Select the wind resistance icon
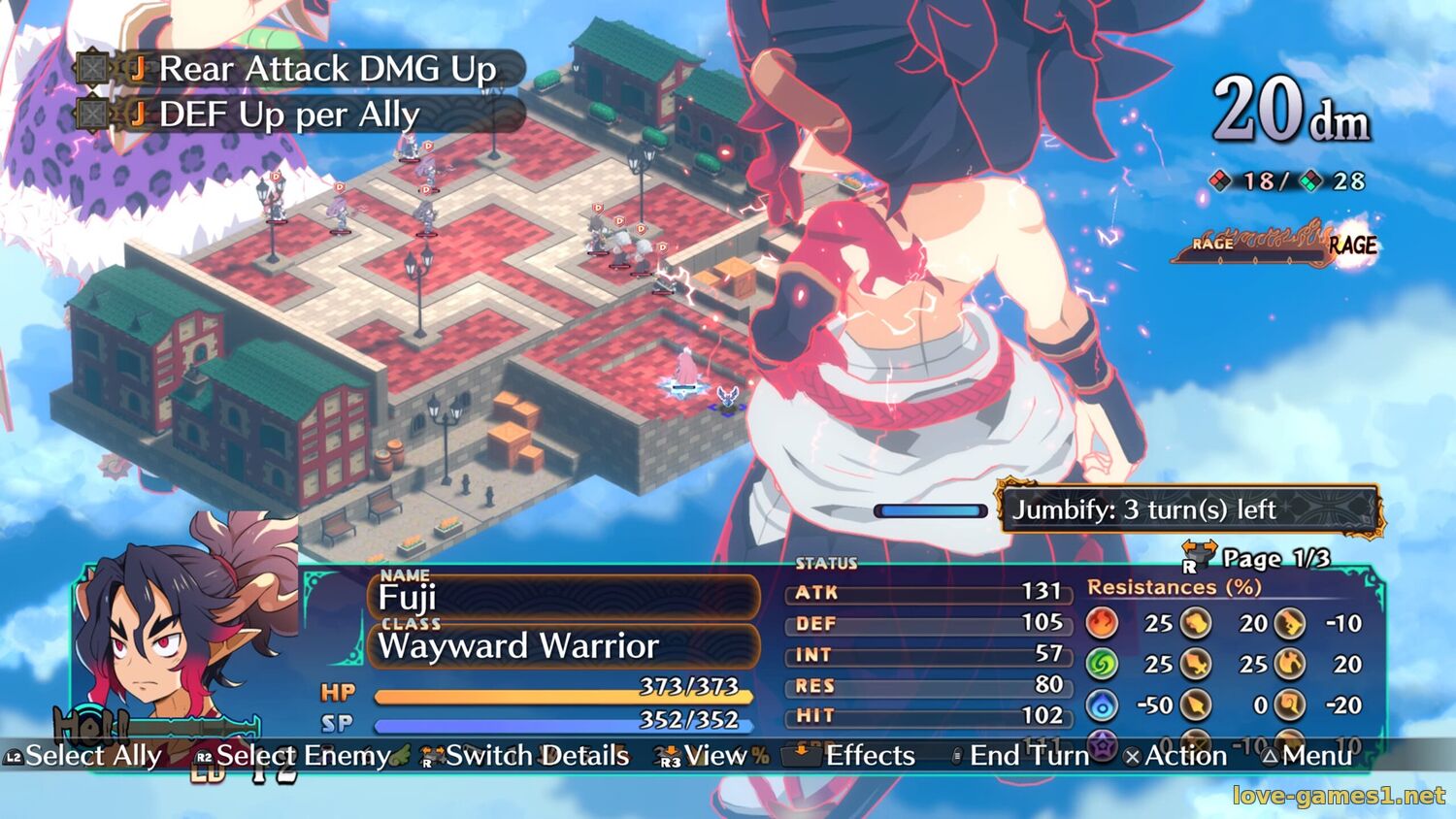Image resolution: width=1456 pixels, height=819 pixels. tap(1102, 664)
